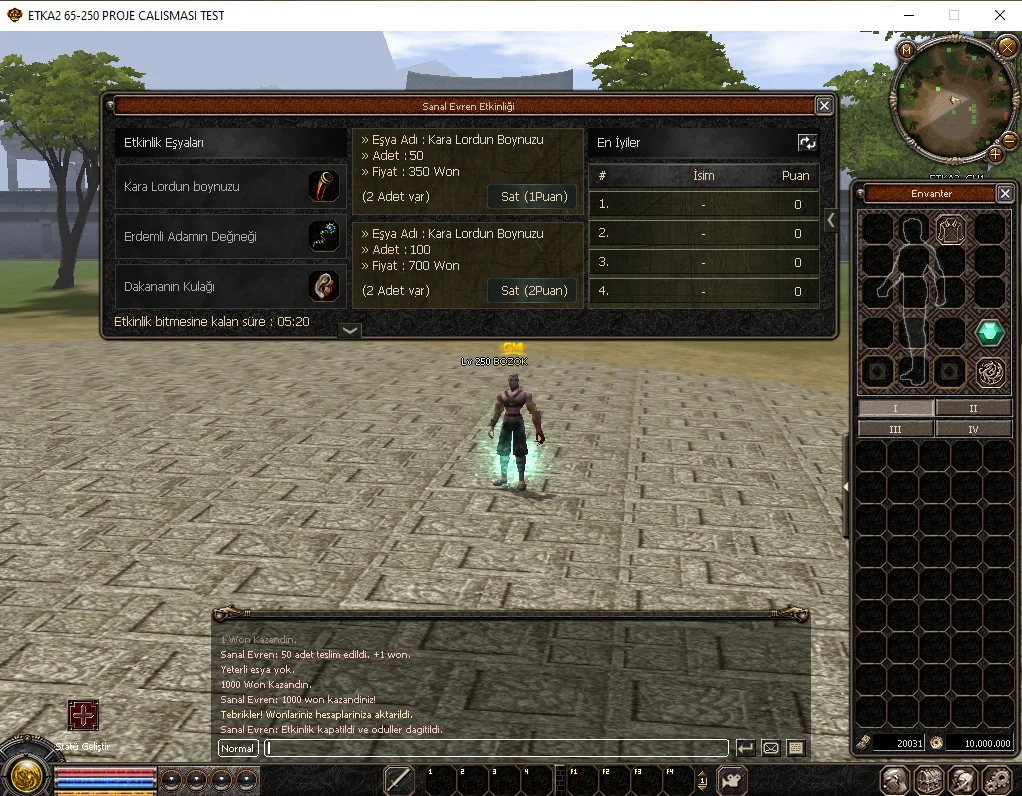The width and height of the screenshot is (1022, 796).
Task: Switch to inventory page II
Action: (x=973, y=408)
